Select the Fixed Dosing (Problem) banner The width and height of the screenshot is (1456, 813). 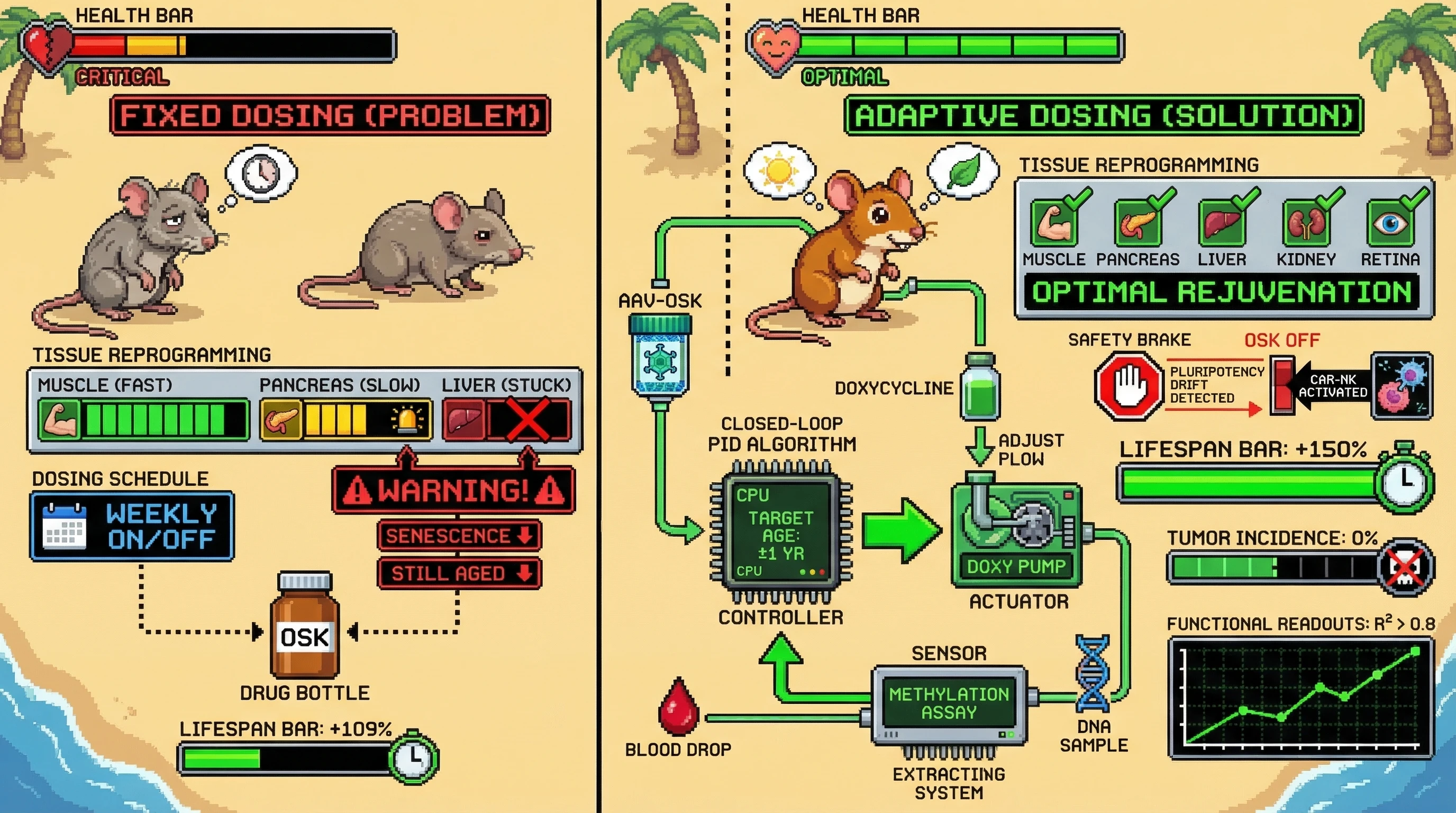[330, 115]
